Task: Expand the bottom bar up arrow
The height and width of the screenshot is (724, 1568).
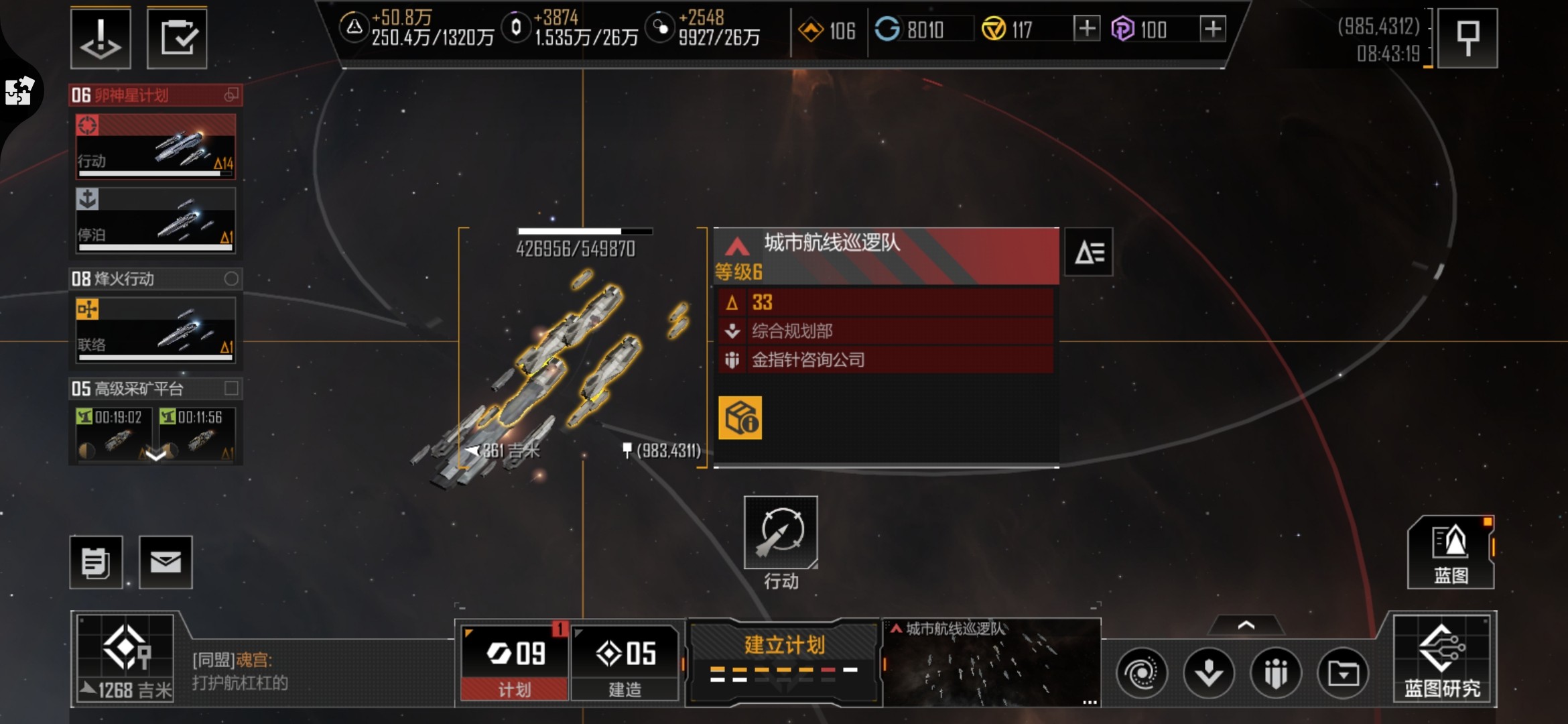Action: [1246, 625]
